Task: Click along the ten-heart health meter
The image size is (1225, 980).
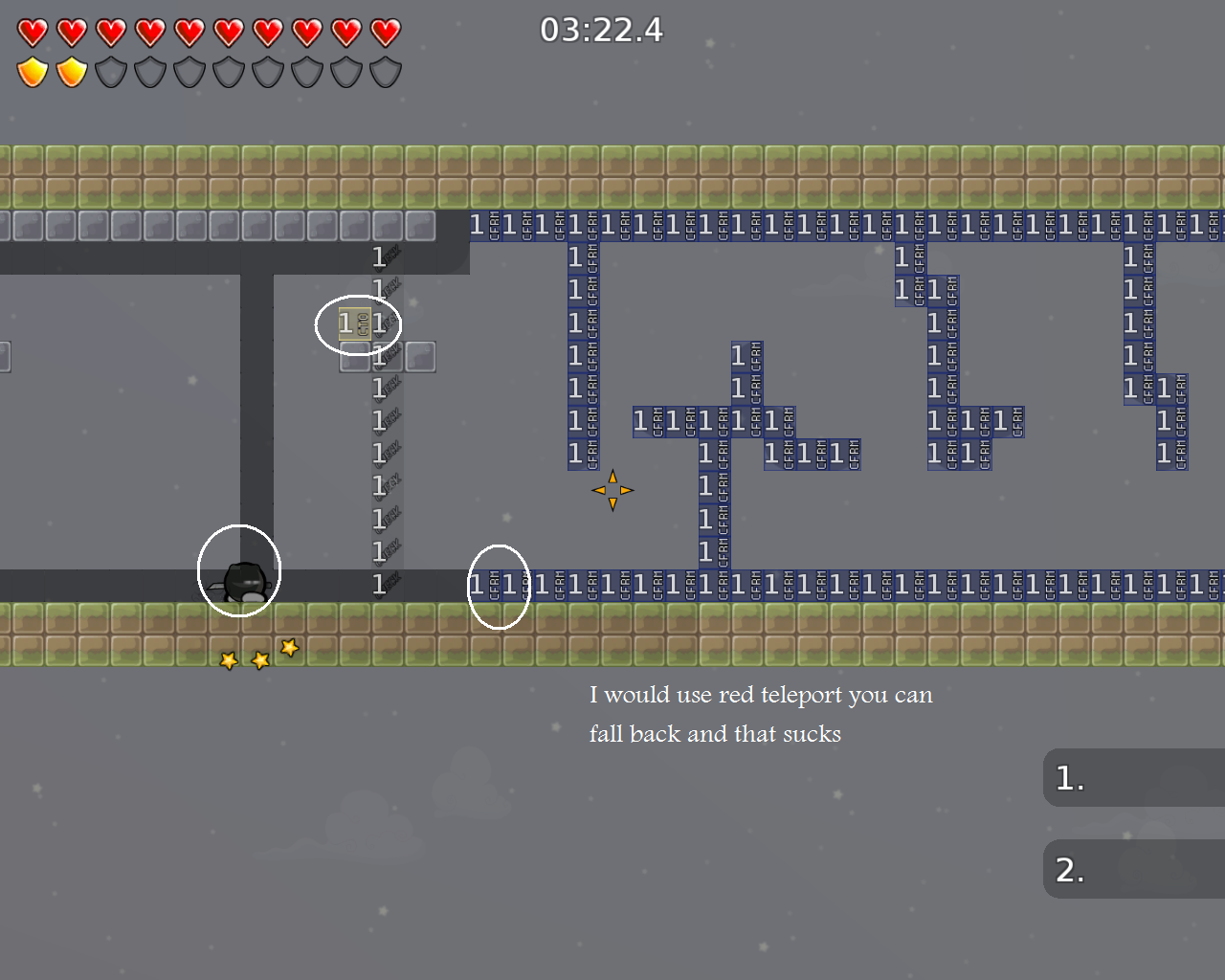Action: (x=208, y=32)
